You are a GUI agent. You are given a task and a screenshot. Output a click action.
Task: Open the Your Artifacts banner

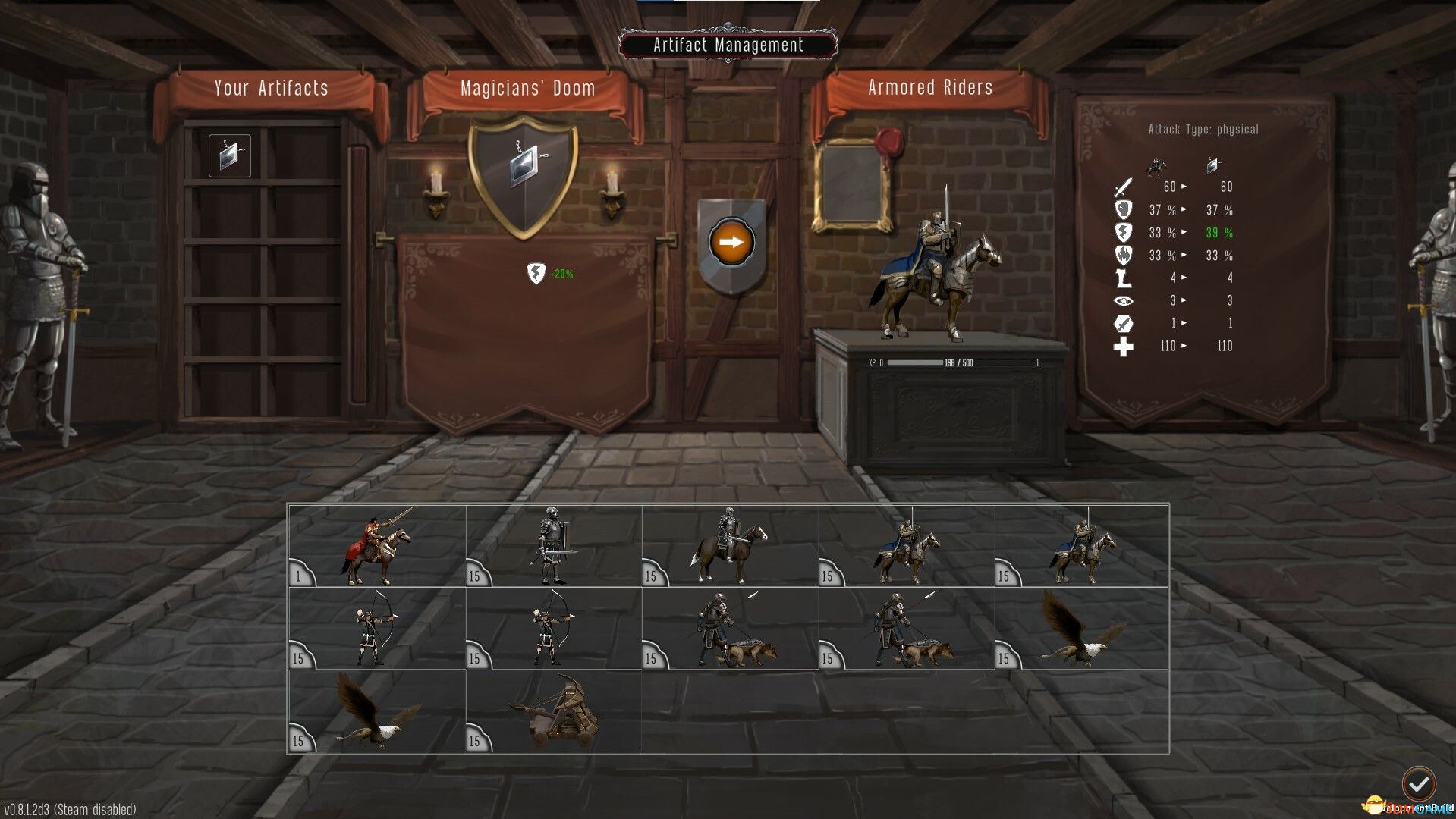(271, 87)
